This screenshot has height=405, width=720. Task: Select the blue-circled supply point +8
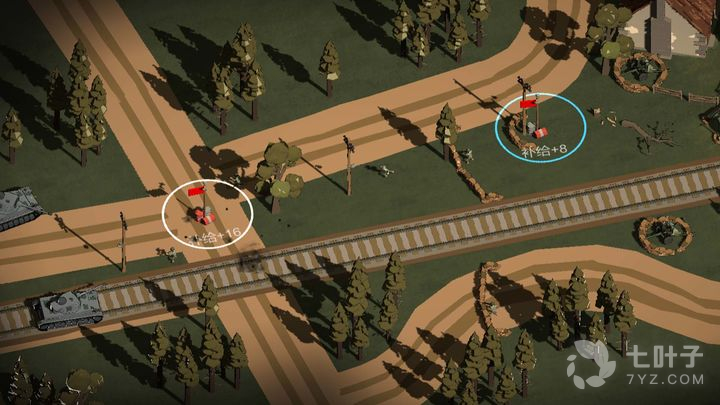pos(541,128)
